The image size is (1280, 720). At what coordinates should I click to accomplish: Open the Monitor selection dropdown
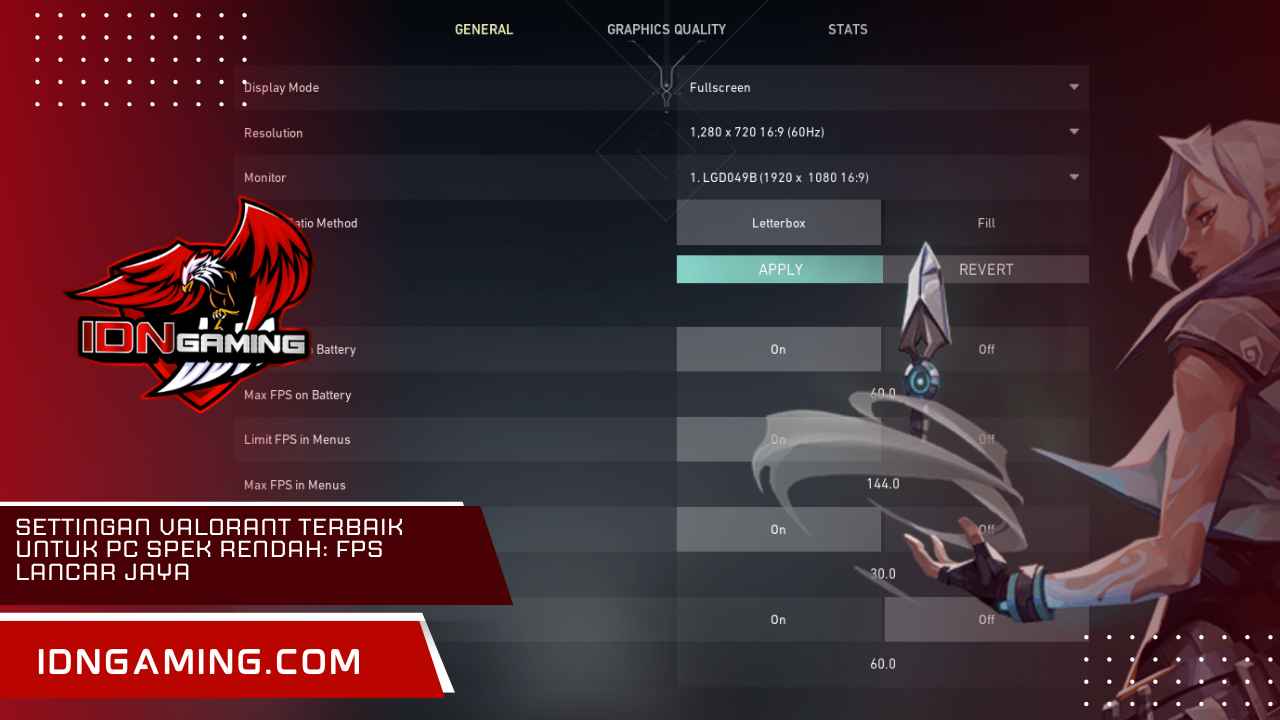point(880,177)
